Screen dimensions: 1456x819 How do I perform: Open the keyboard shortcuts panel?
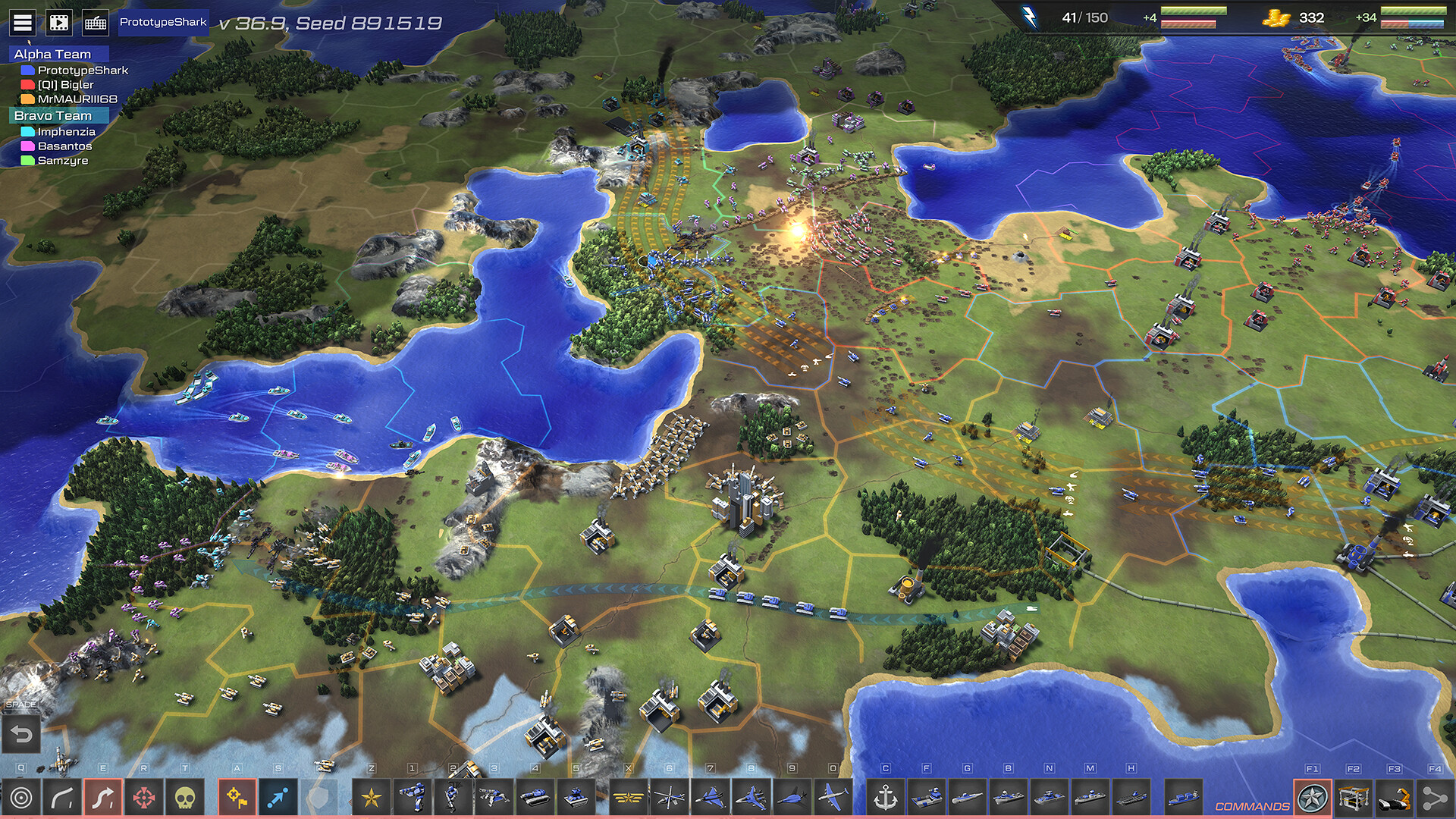click(x=95, y=23)
